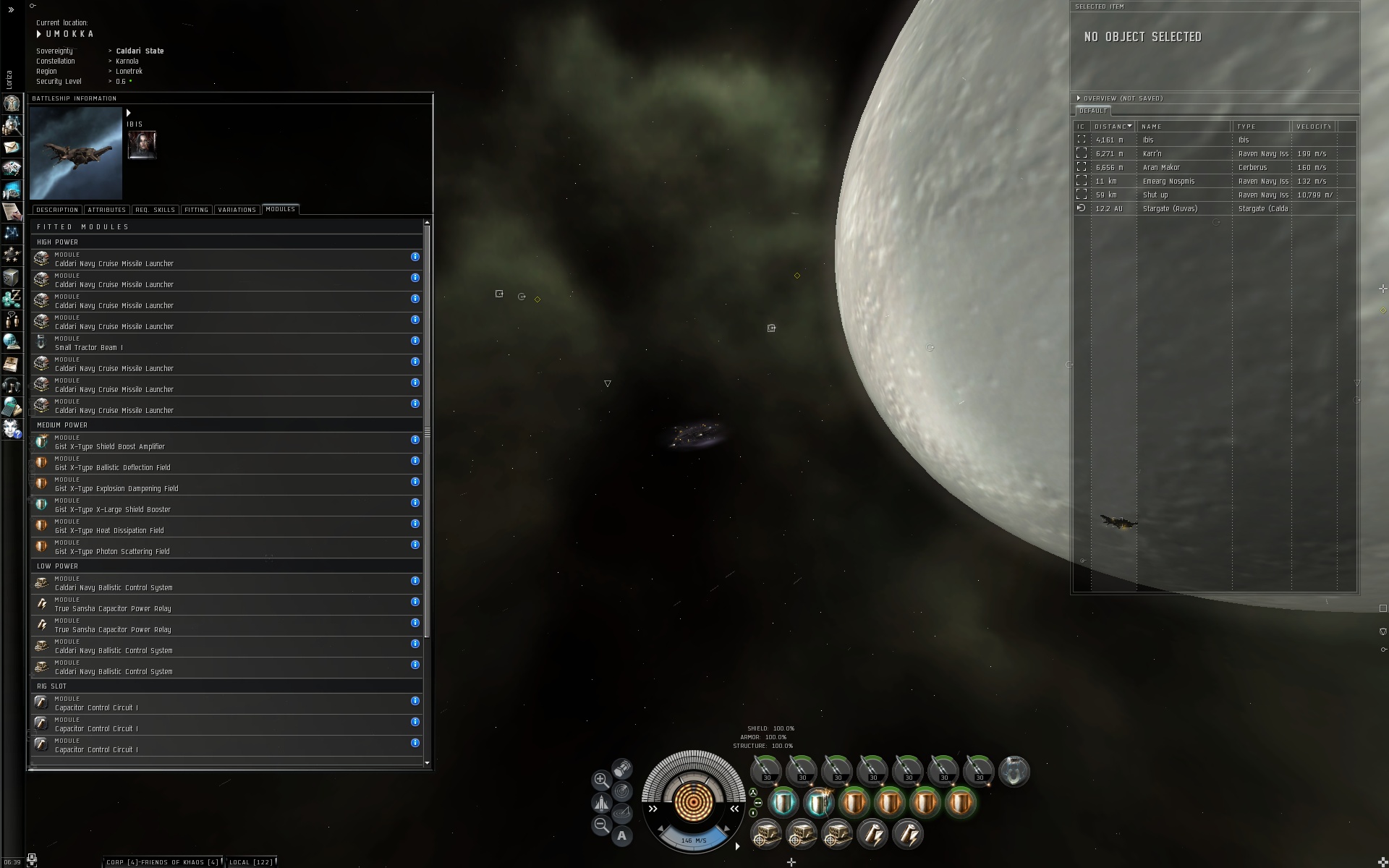Sort the overview by Distance column
The height and width of the screenshot is (868, 1389).
click(x=1113, y=127)
